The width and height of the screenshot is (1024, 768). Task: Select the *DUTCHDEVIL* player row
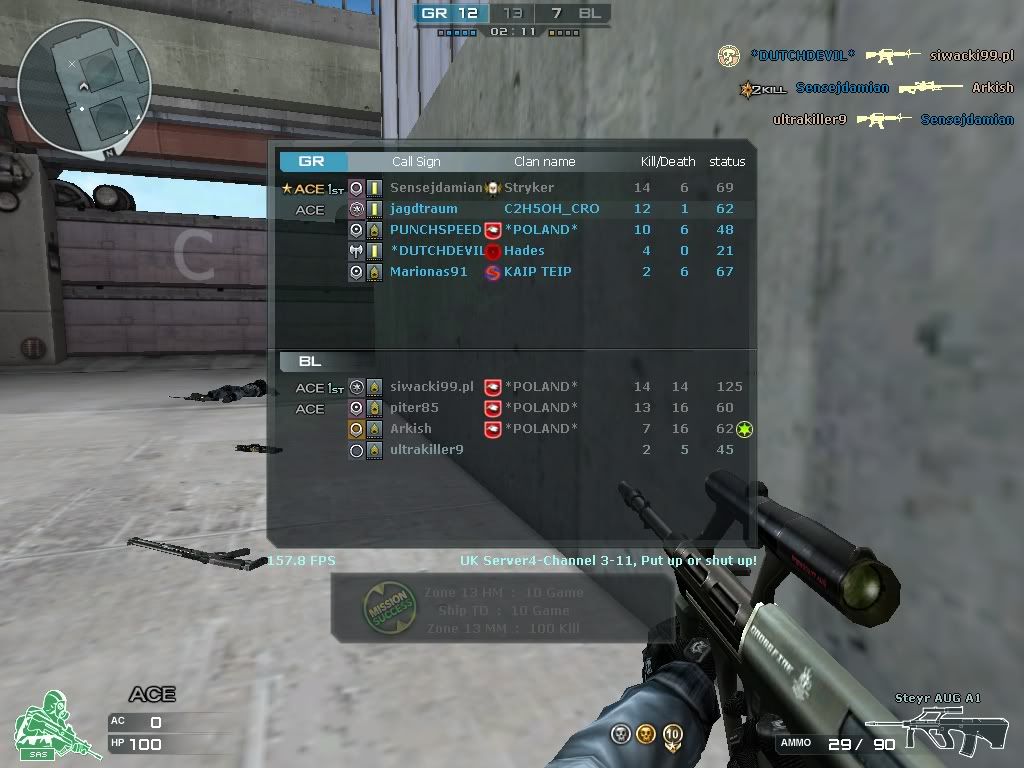[436, 251]
